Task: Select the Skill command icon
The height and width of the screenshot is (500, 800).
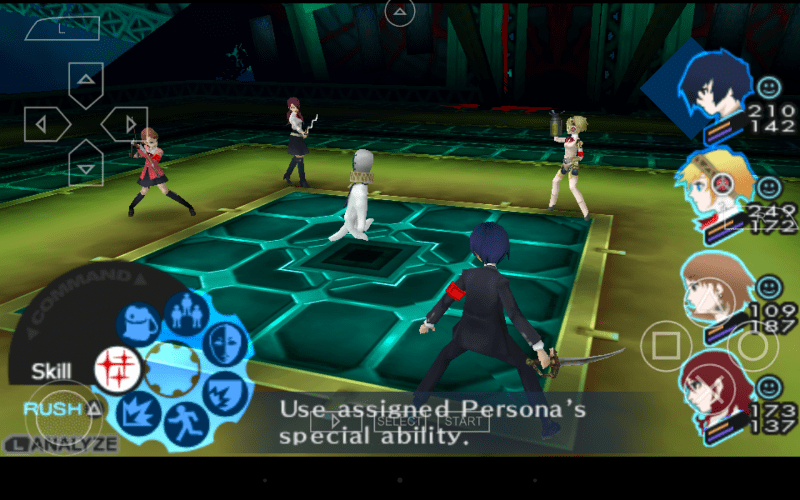Action: tap(117, 368)
